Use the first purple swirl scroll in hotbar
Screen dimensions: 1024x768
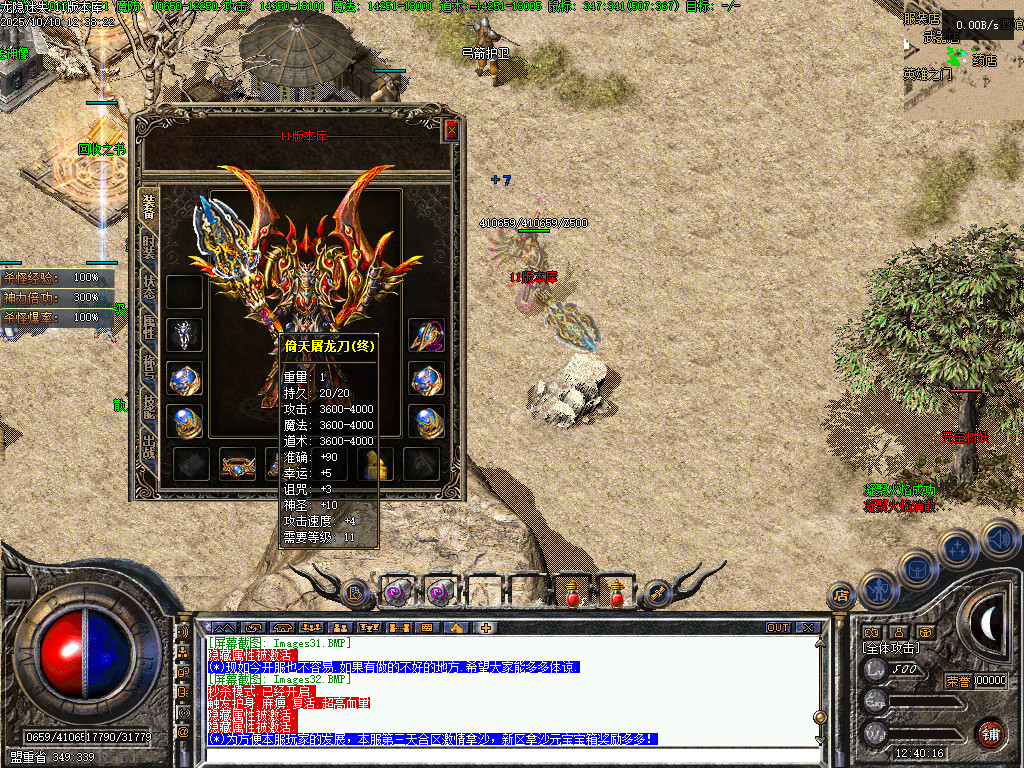coord(398,593)
